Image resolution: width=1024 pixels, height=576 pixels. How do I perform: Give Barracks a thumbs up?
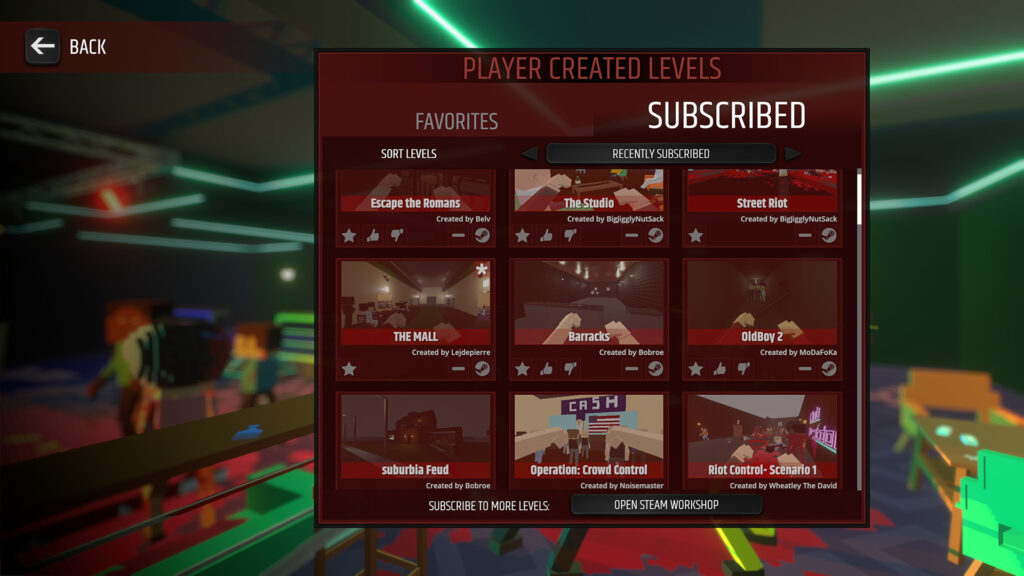click(x=546, y=369)
